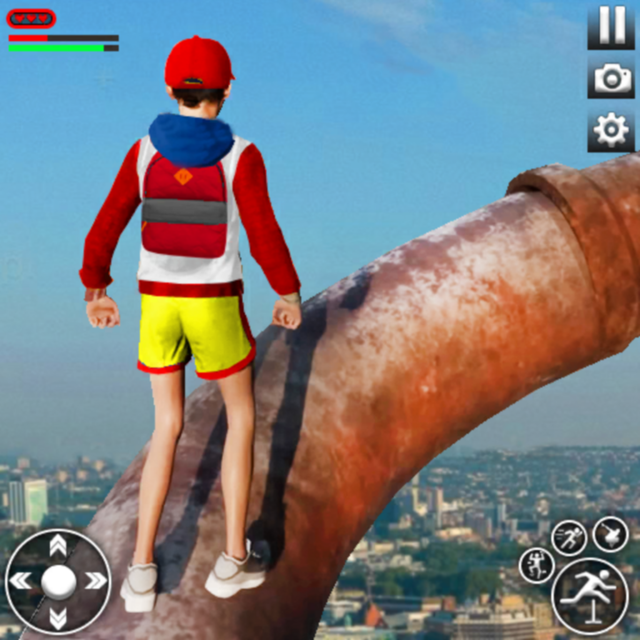The image size is (640, 640).
Task: Open the gear settings menu
Action: tap(610, 131)
